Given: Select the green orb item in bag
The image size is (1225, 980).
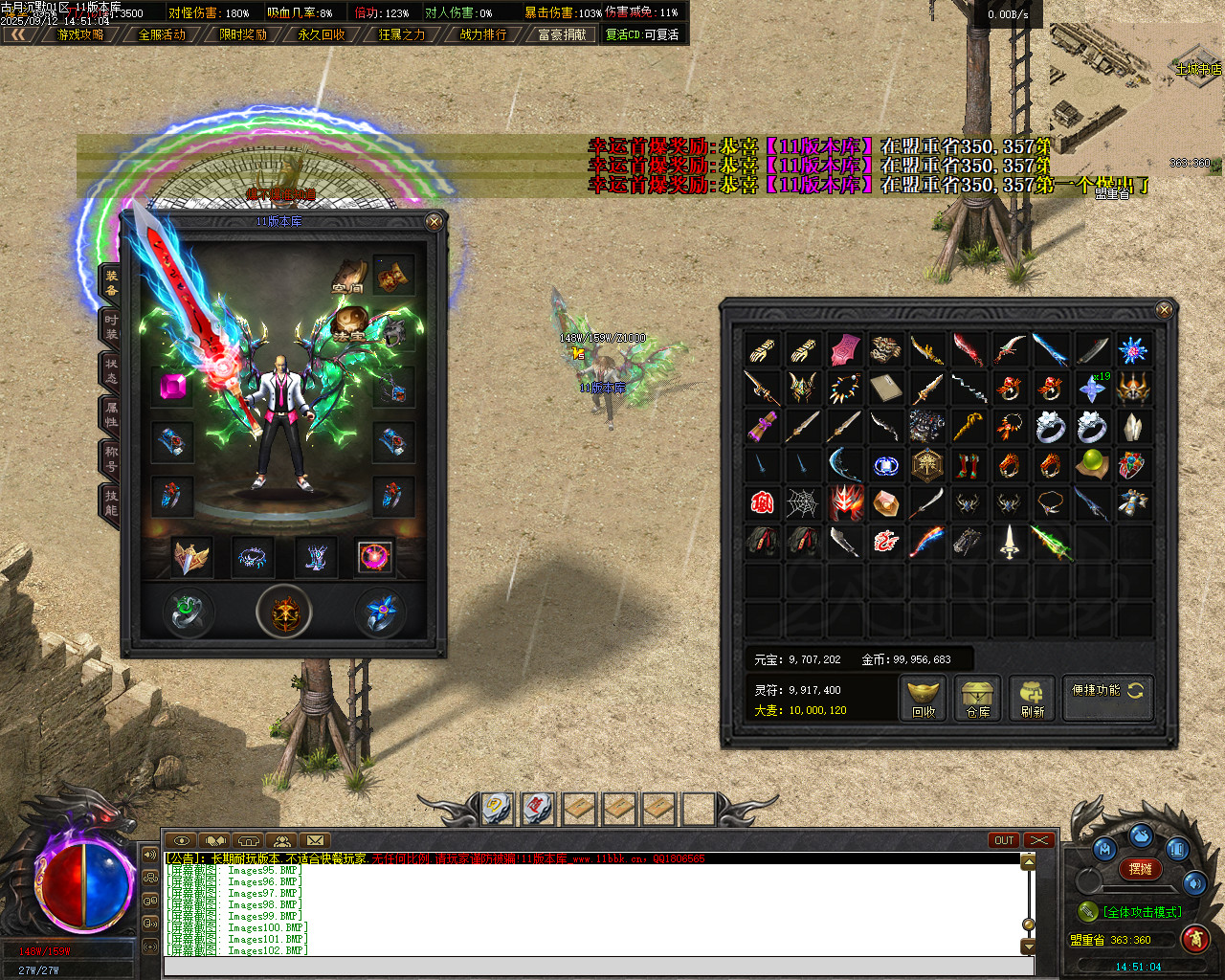Looking at the screenshot, I should [1090, 465].
